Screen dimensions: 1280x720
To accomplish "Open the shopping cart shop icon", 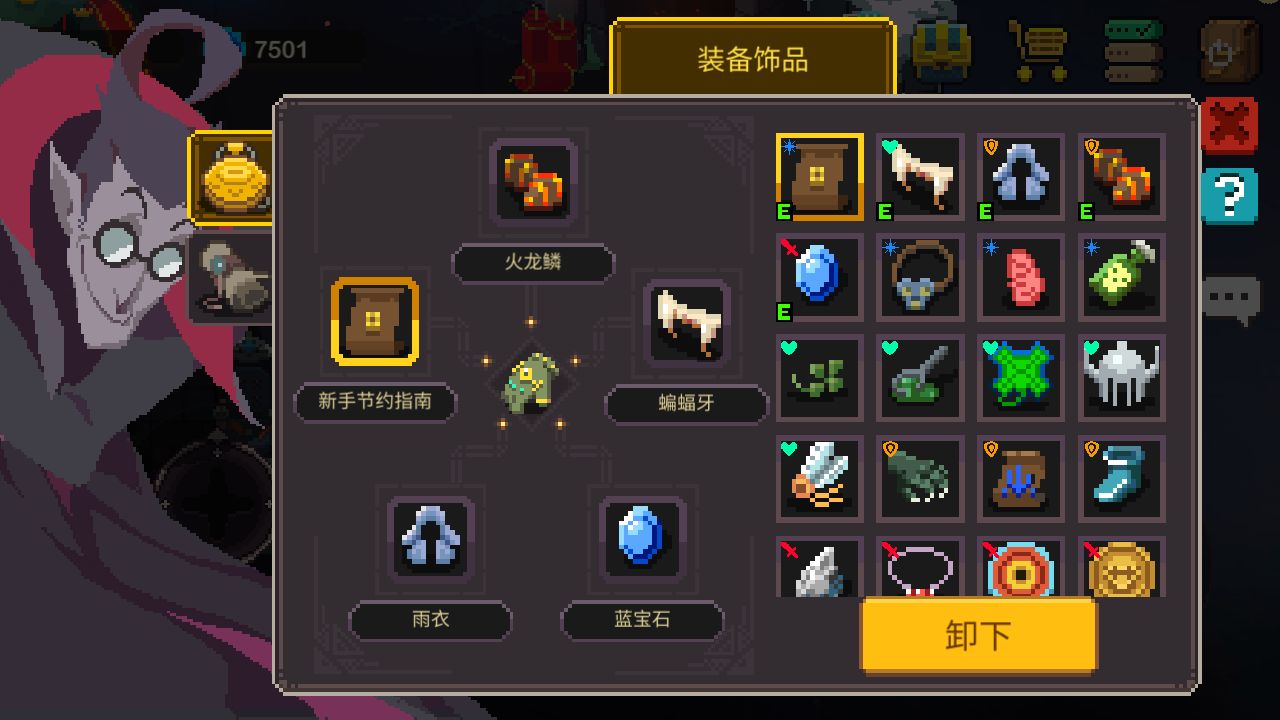I will click(1036, 50).
